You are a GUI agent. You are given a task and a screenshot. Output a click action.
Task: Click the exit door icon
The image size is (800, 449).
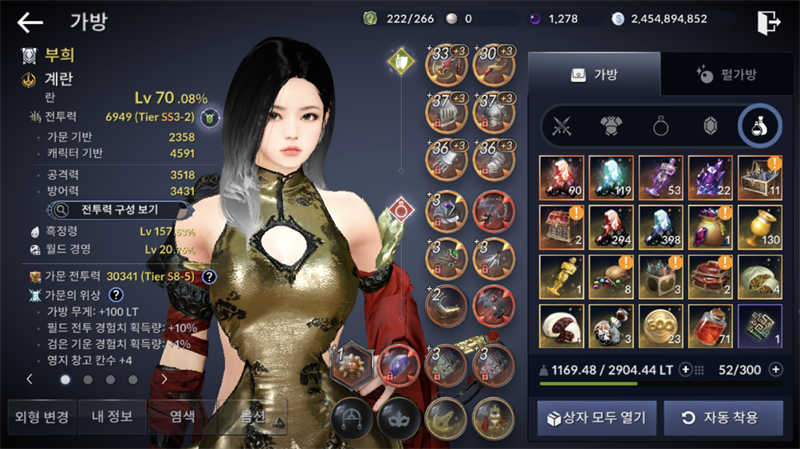pos(768,22)
